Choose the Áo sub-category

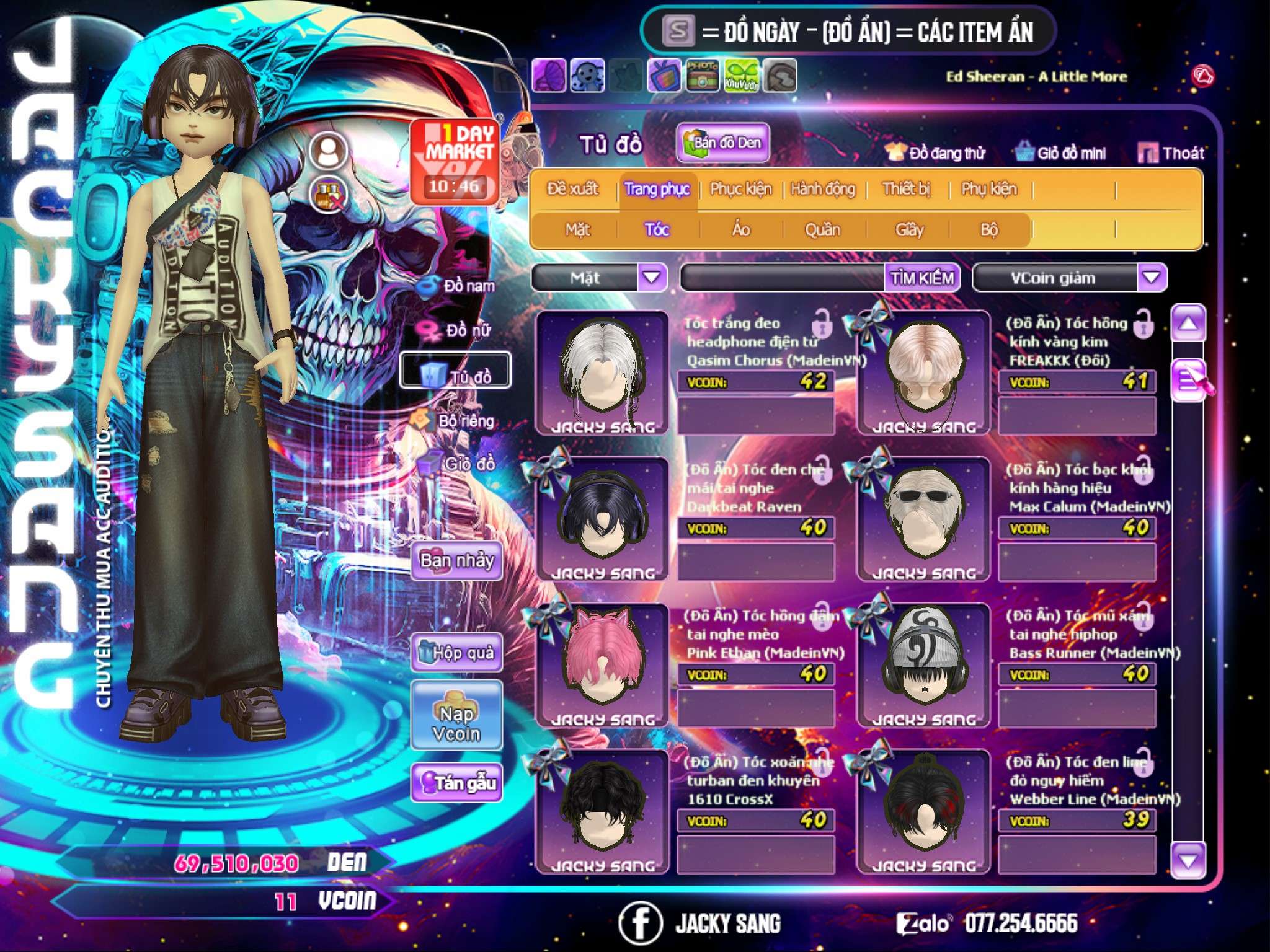(740, 230)
